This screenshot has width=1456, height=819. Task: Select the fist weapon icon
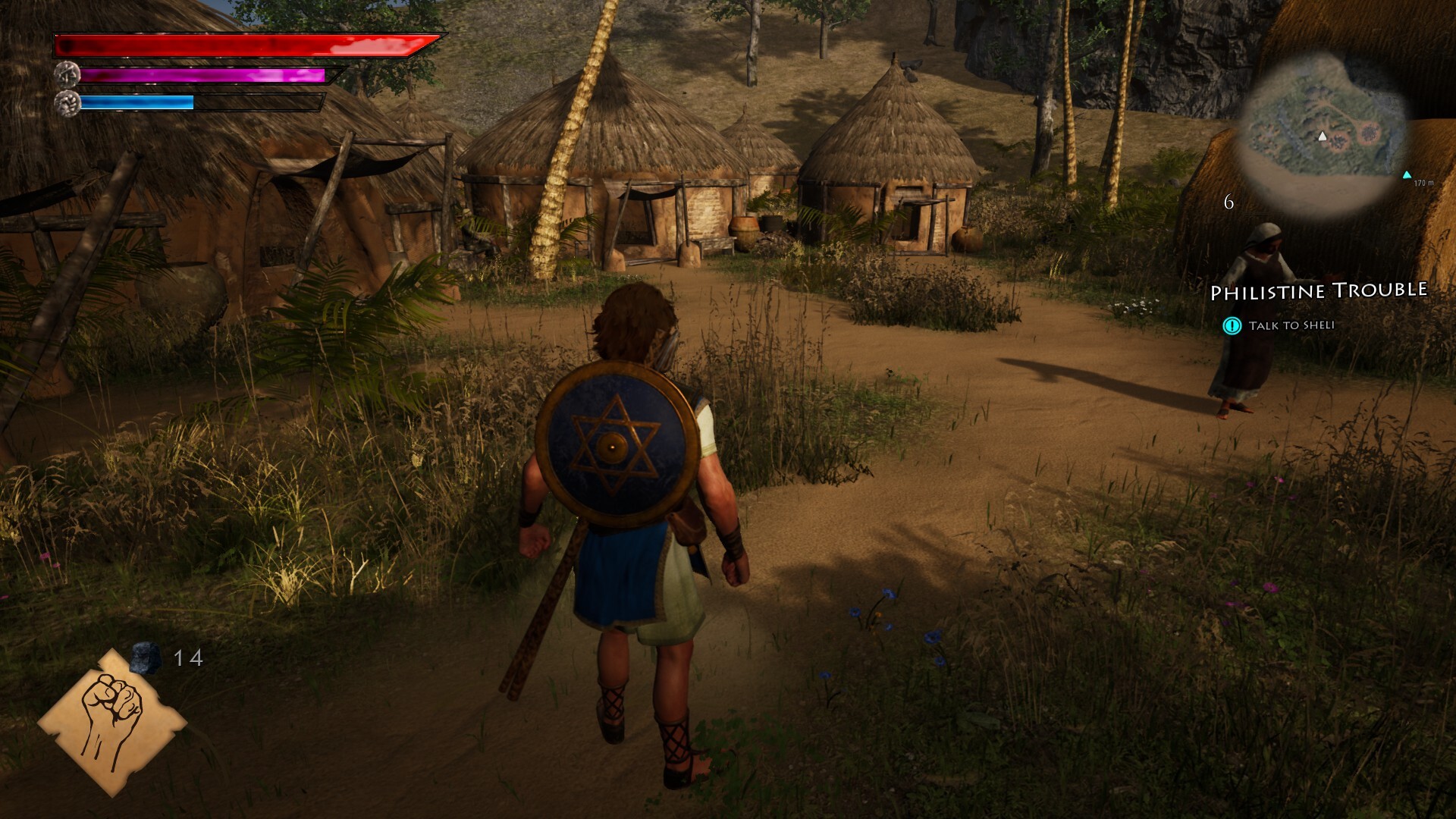pyautogui.click(x=112, y=720)
